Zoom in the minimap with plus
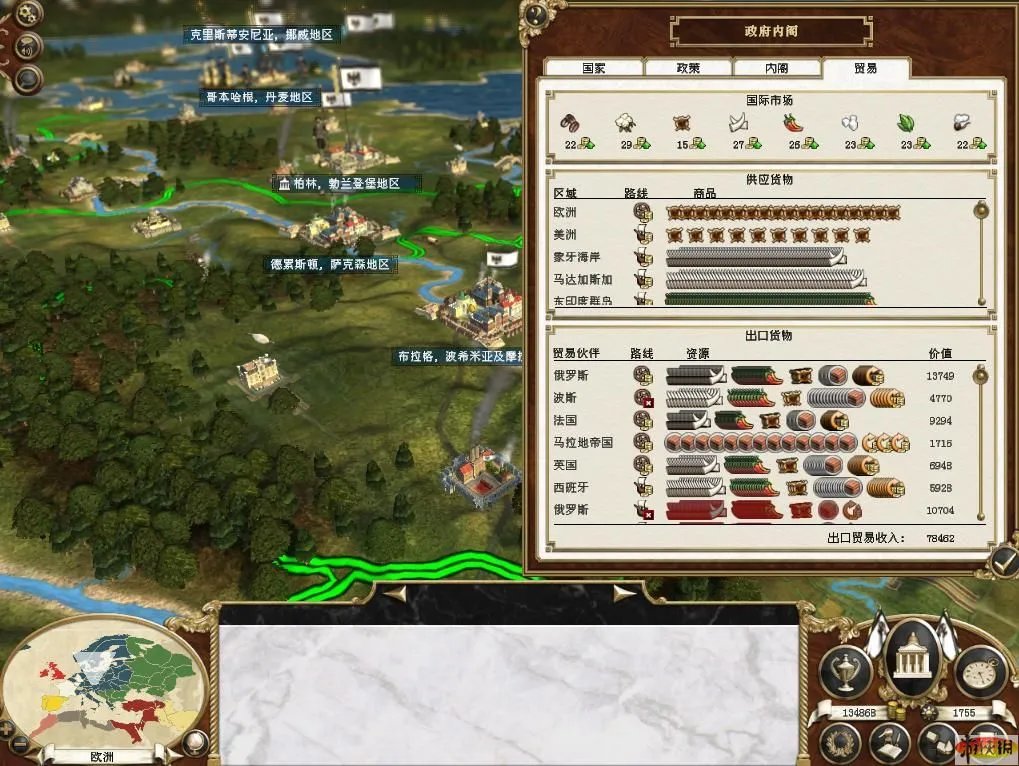This screenshot has height=766, width=1019. (8, 729)
